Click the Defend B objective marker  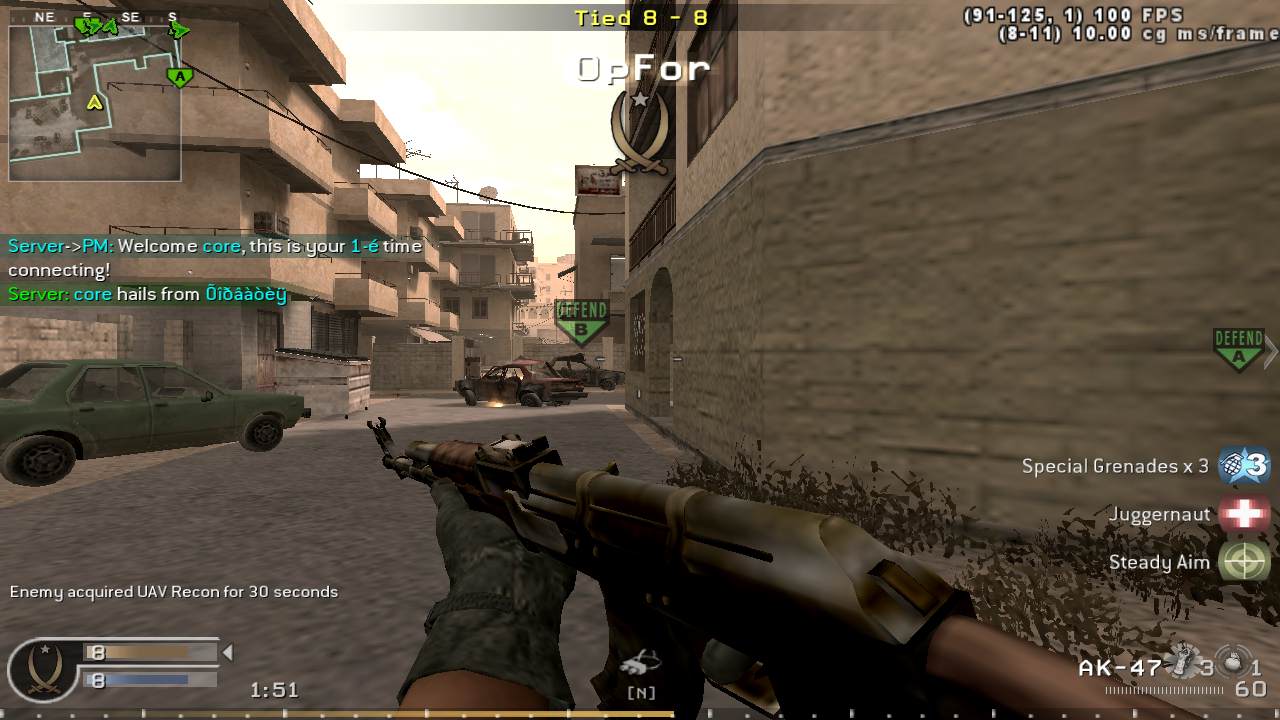582,318
